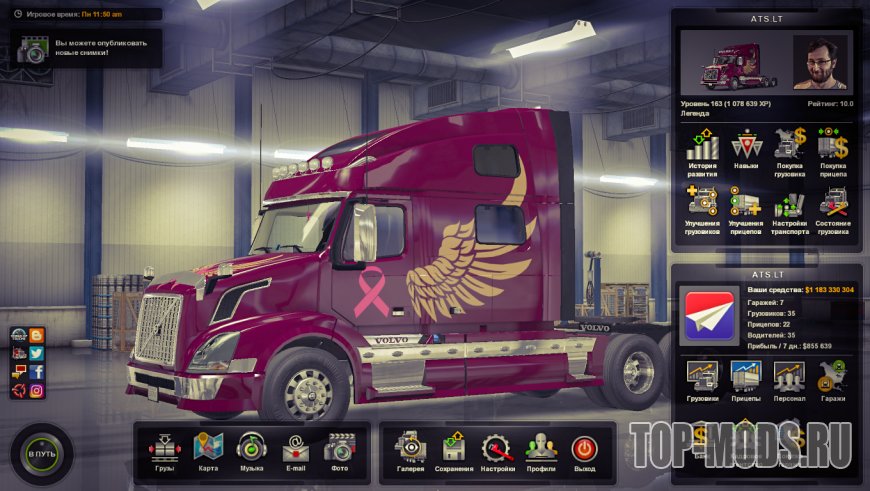Open the Грузы freight market

pyautogui.click(x=165, y=448)
